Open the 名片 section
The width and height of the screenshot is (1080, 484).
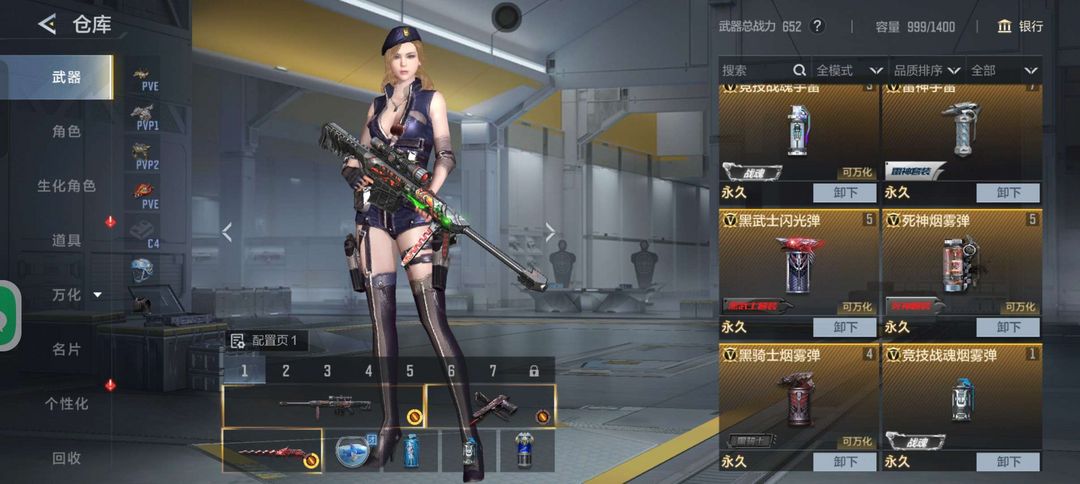(x=66, y=349)
